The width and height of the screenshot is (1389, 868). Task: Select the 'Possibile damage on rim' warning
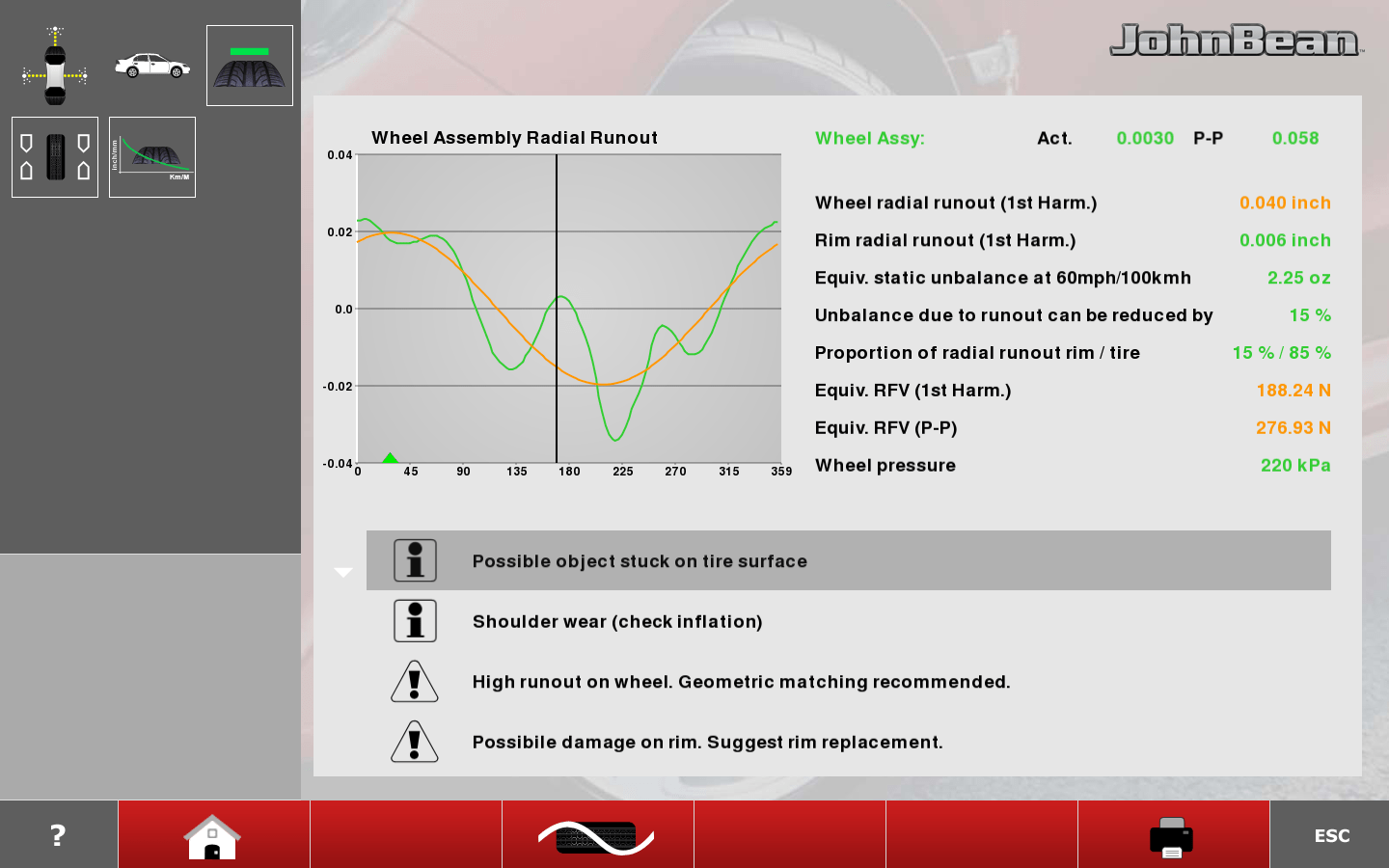pos(707,742)
